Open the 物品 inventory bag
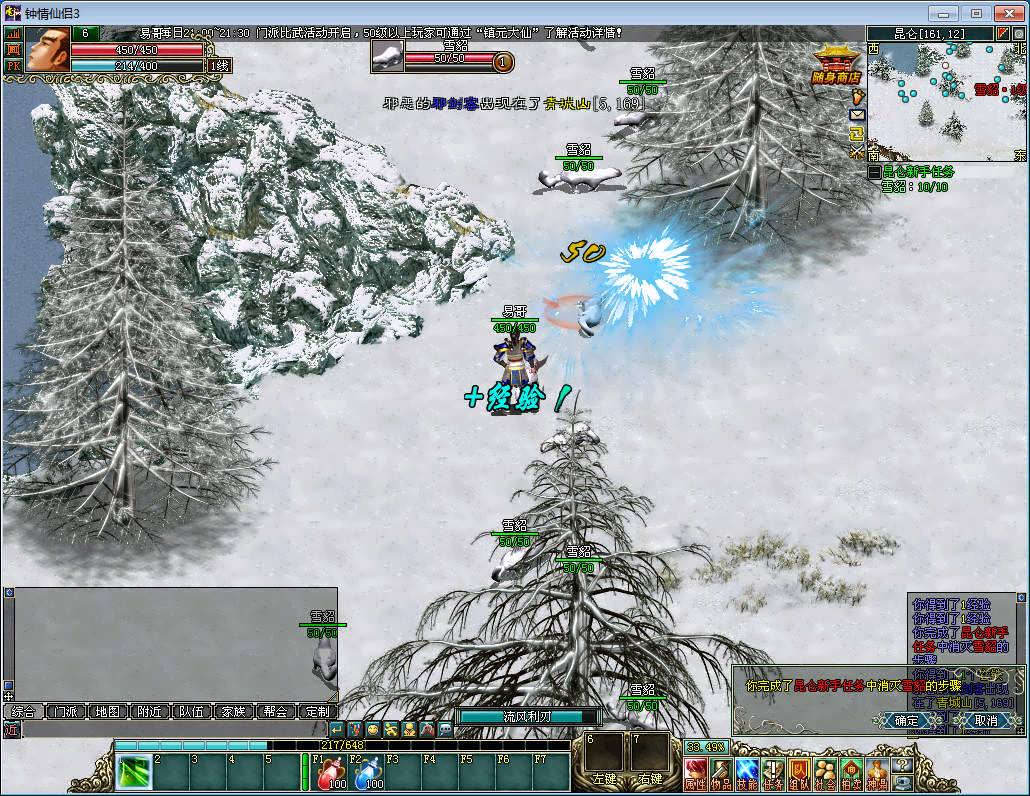This screenshot has height=796, width=1030. click(721, 773)
